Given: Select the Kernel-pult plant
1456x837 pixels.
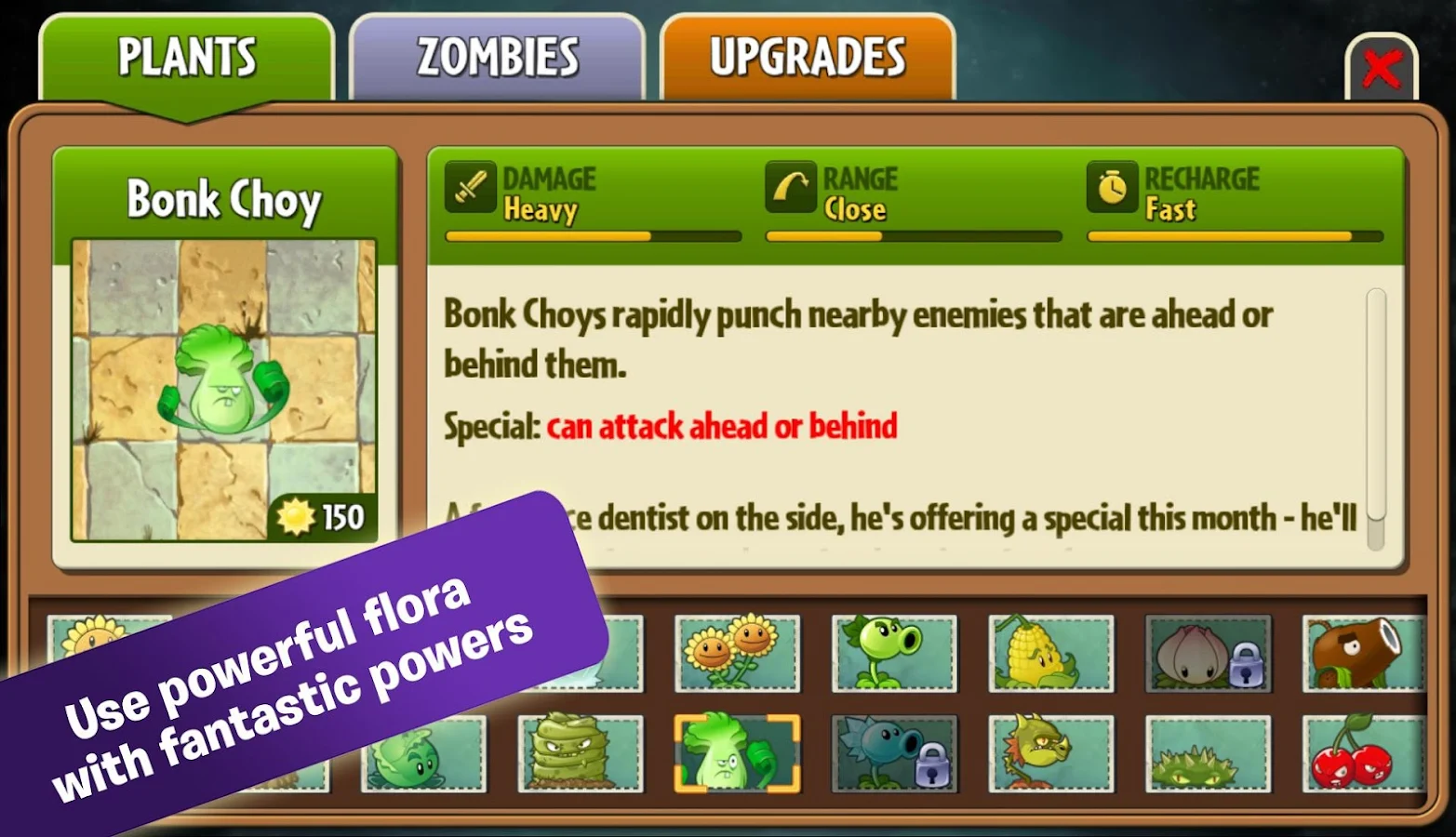Looking at the screenshot, I should pos(1049,651).
